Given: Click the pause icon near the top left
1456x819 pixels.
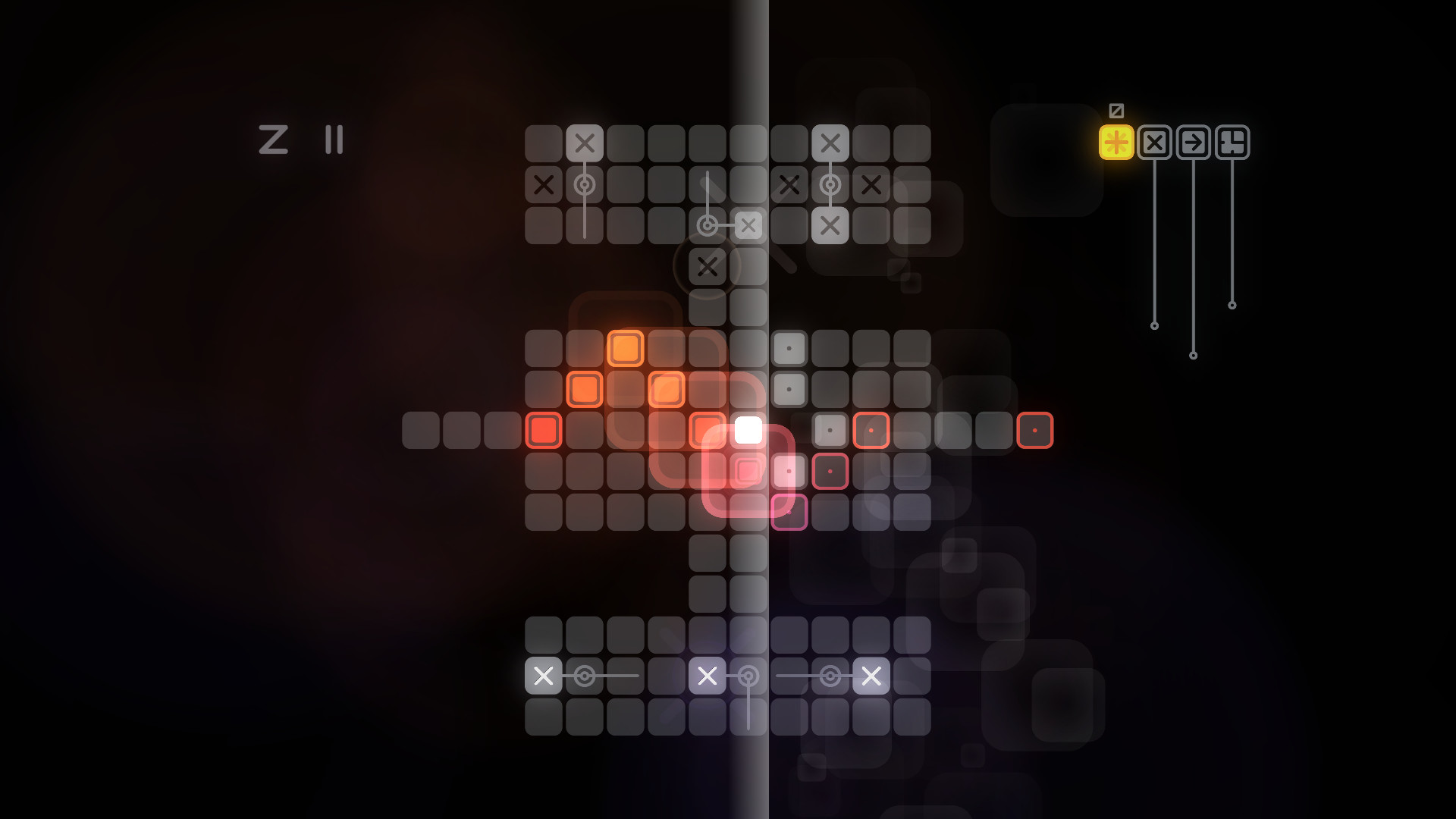Looking at the screenshot, I should (x=333, y=140).
